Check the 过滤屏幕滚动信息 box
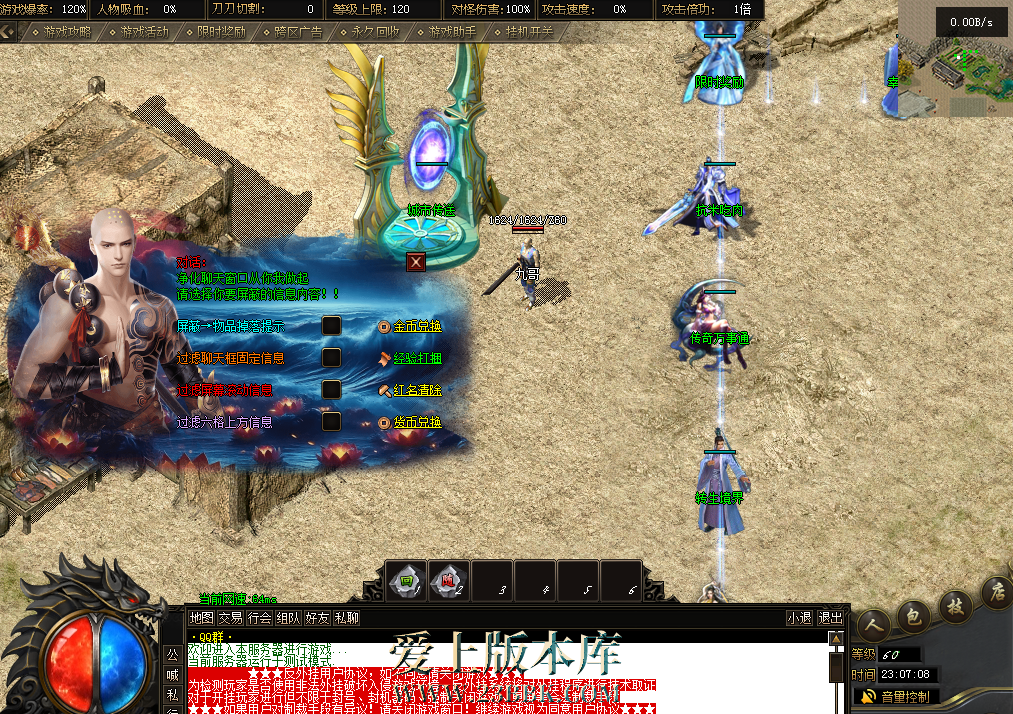 coord(331,390)
